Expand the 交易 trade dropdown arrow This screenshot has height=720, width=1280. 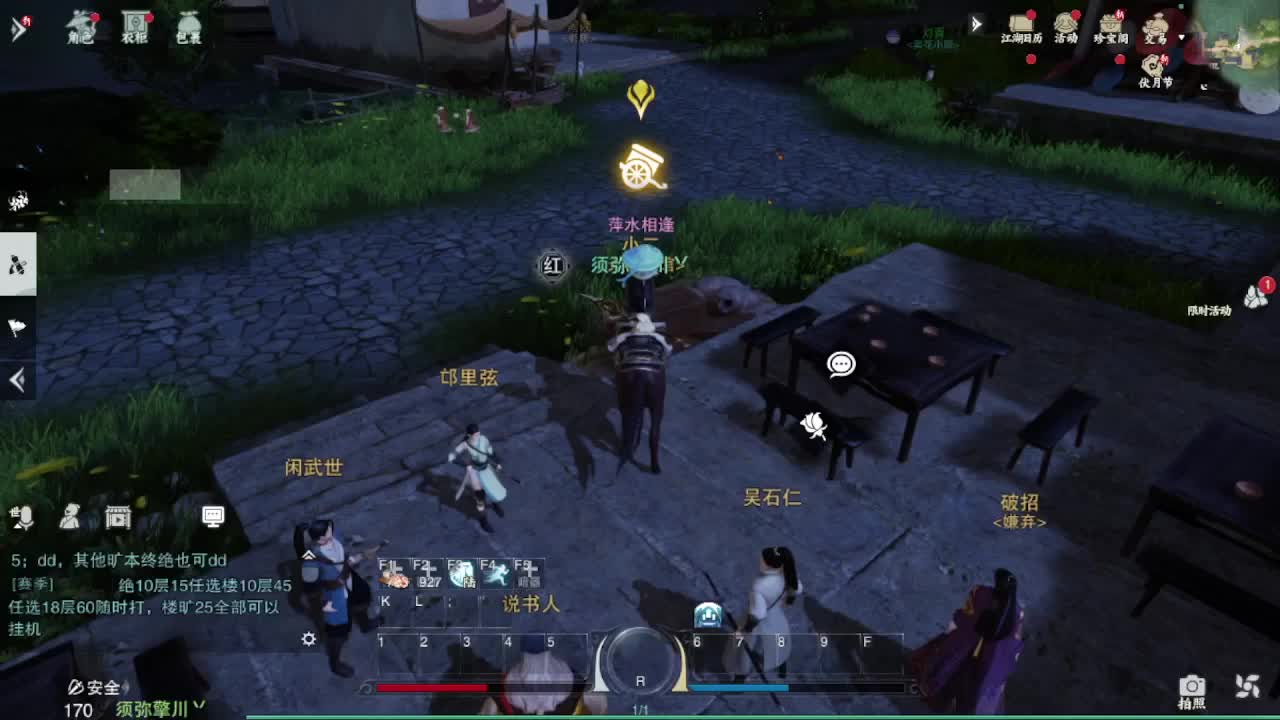click(1183, 37)
